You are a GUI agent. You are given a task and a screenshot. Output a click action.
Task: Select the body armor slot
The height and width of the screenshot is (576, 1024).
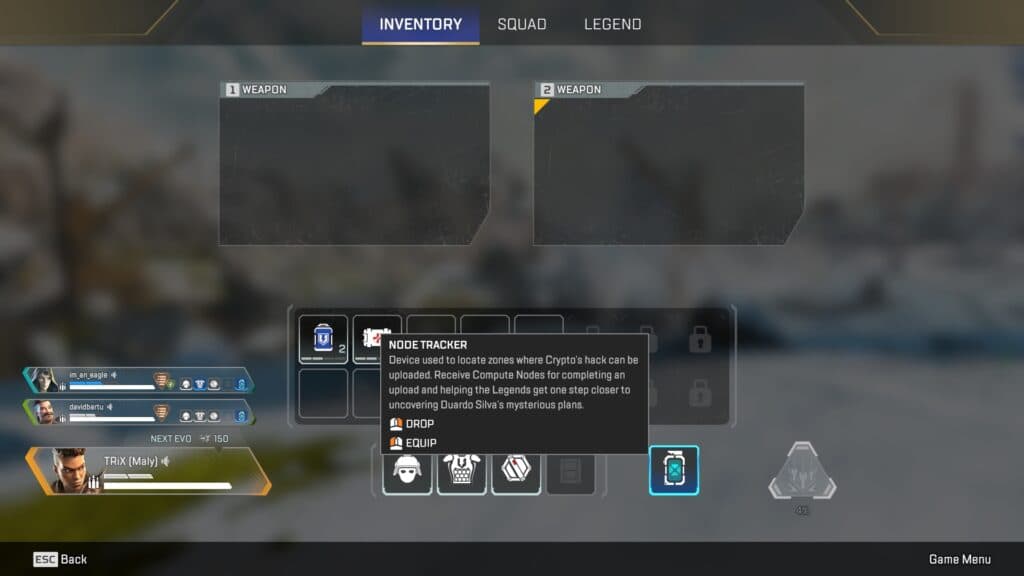tap(461, 470)
